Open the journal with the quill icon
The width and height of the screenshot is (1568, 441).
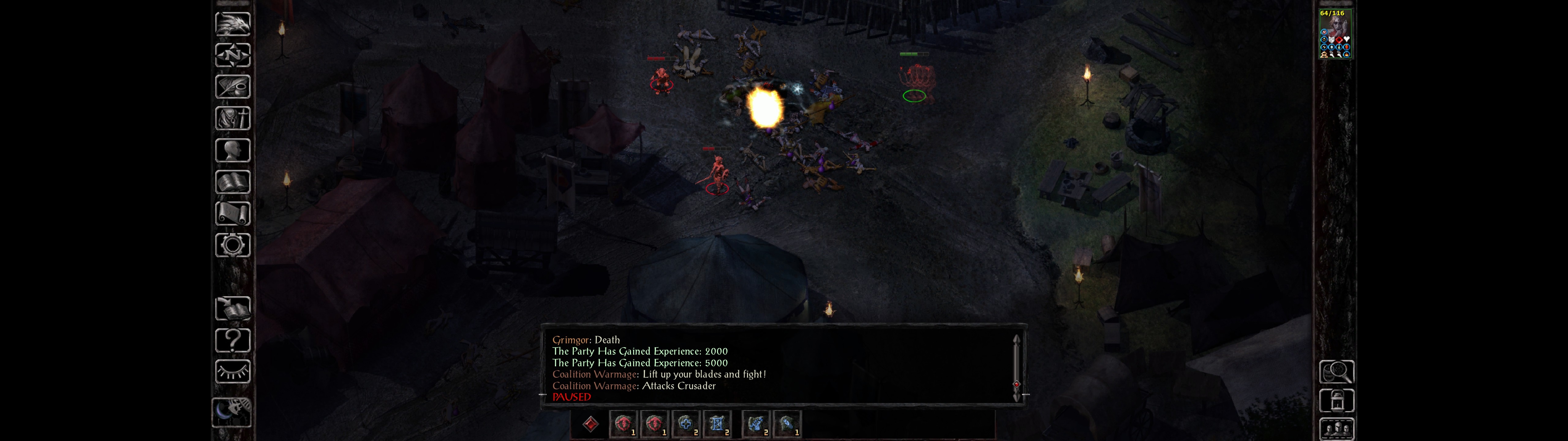pyautogui.click(x=232, y=87)
